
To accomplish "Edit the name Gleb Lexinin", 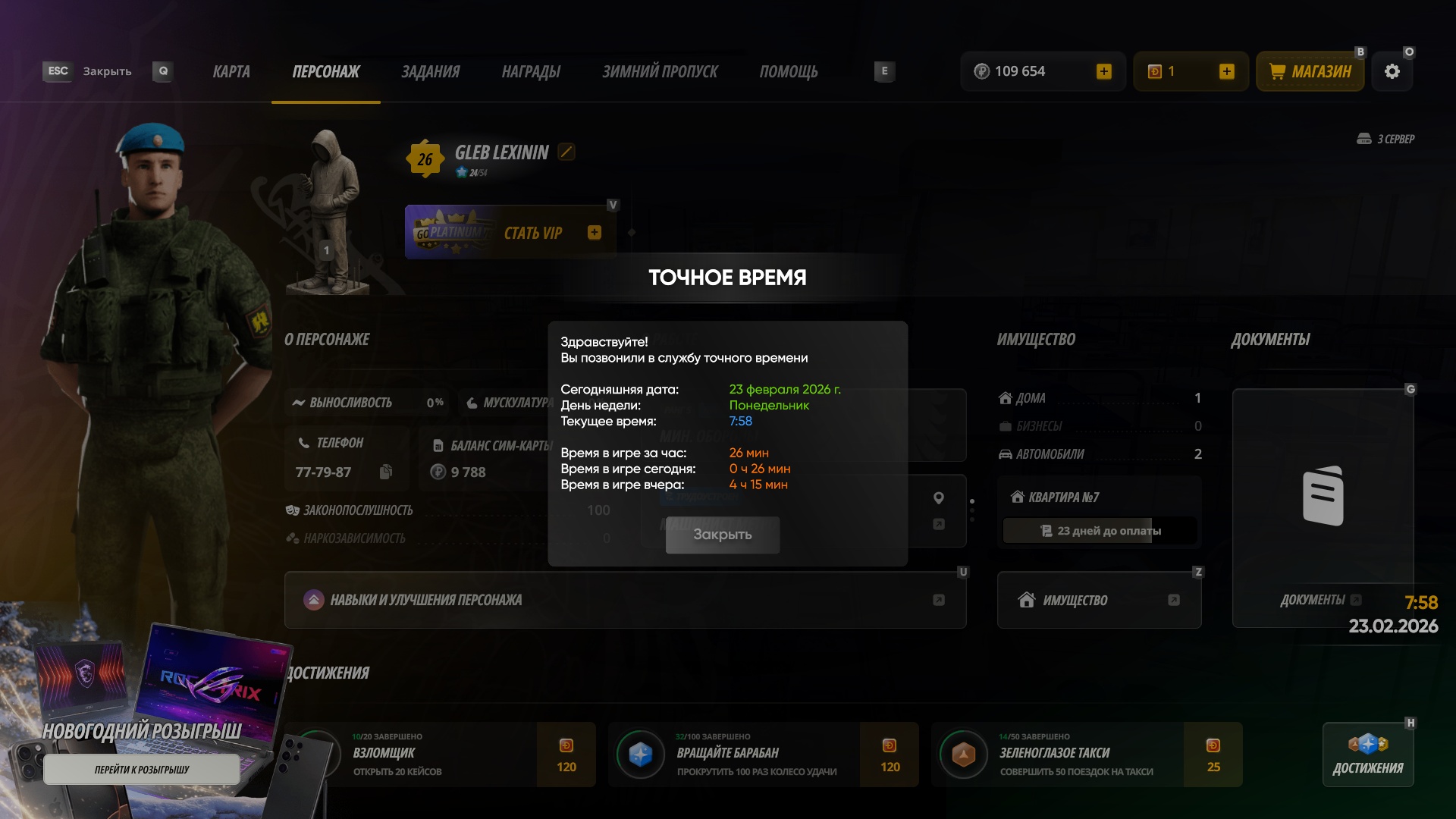I will point(566,152).
